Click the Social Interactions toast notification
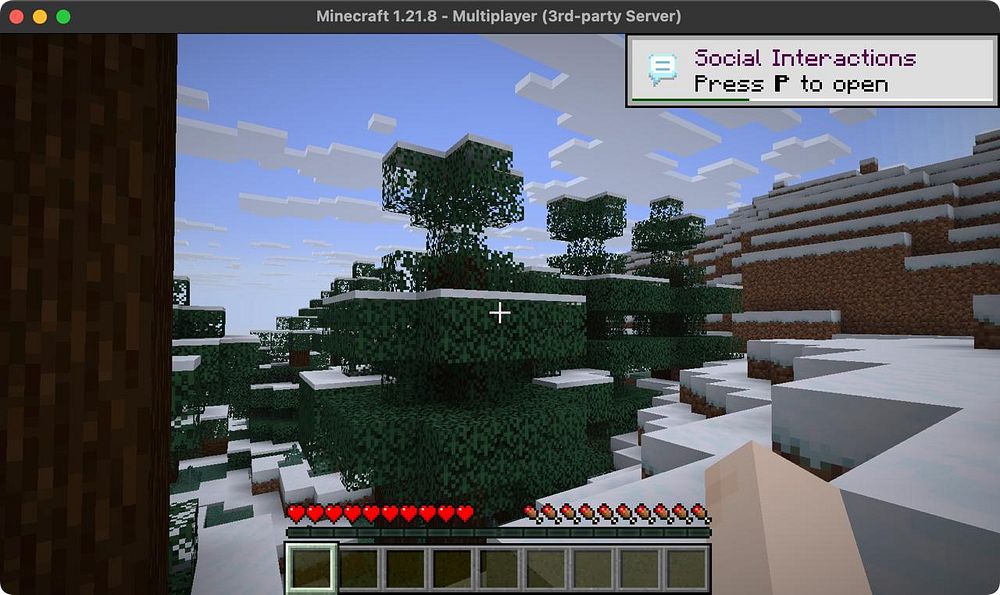The image size is (1000, 595). tap(811, 70)
